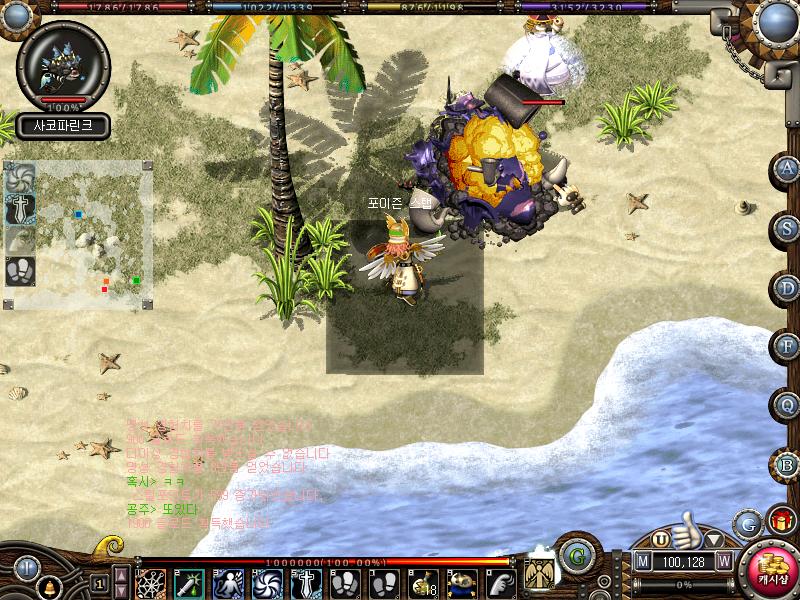The height and width of the screenshot is (600, 800).
Task: Click the red gift box icon
Action: pos(781,522)
